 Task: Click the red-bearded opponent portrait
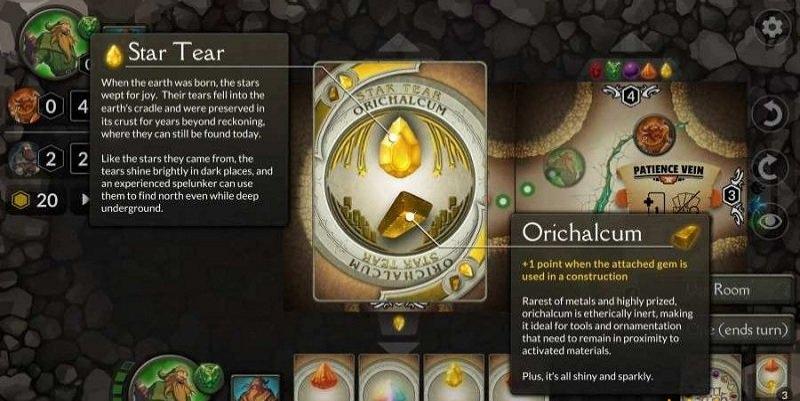(x=22, y=103)
